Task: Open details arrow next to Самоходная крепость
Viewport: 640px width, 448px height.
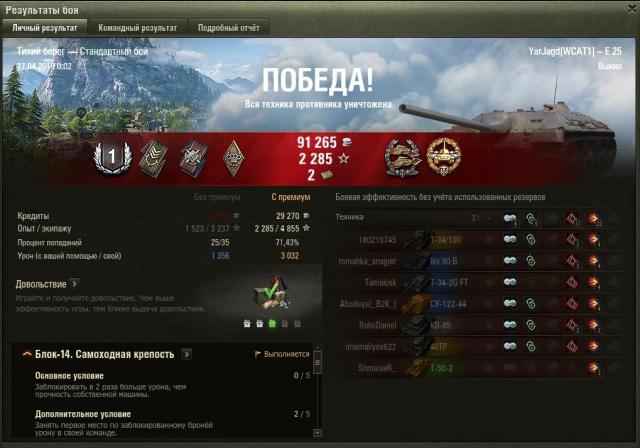Action: [187, 354]
